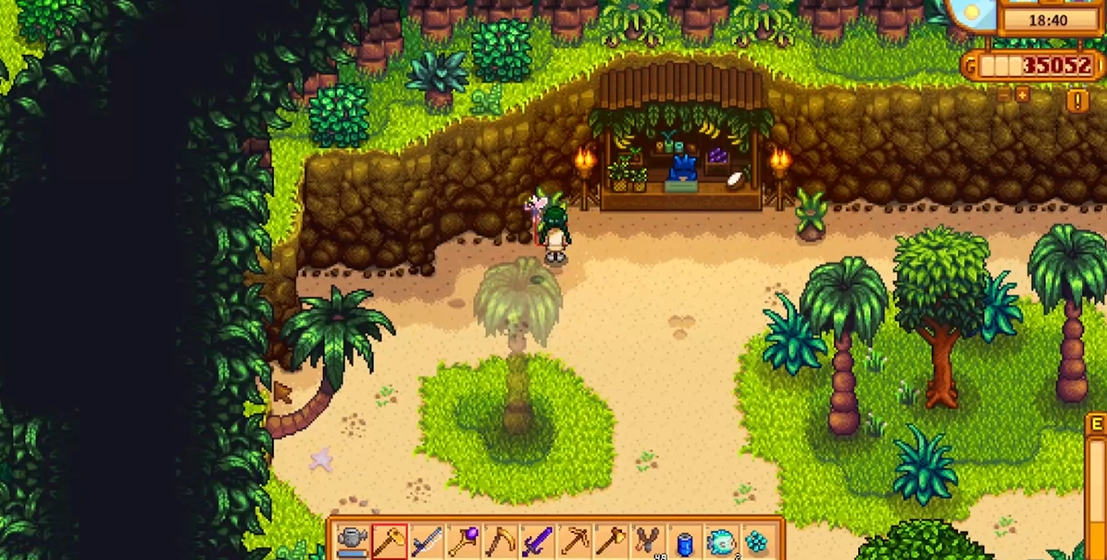1107x560 pixels.
Task: Choose the teal berry cluster slot
Action: 757,542
